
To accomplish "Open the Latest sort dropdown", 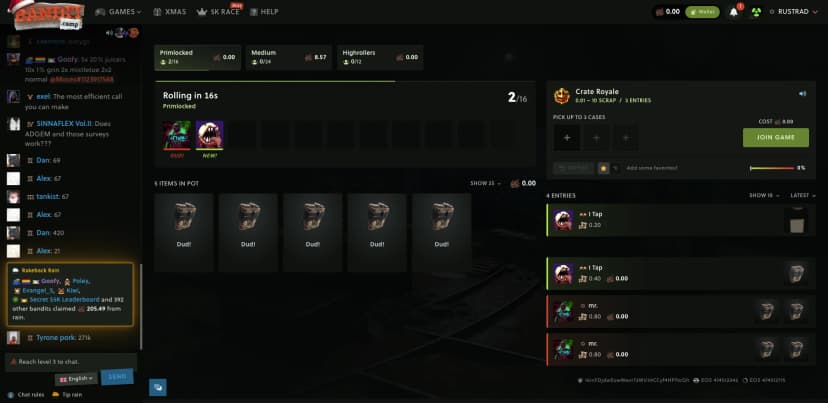I will tap(800, 195).
